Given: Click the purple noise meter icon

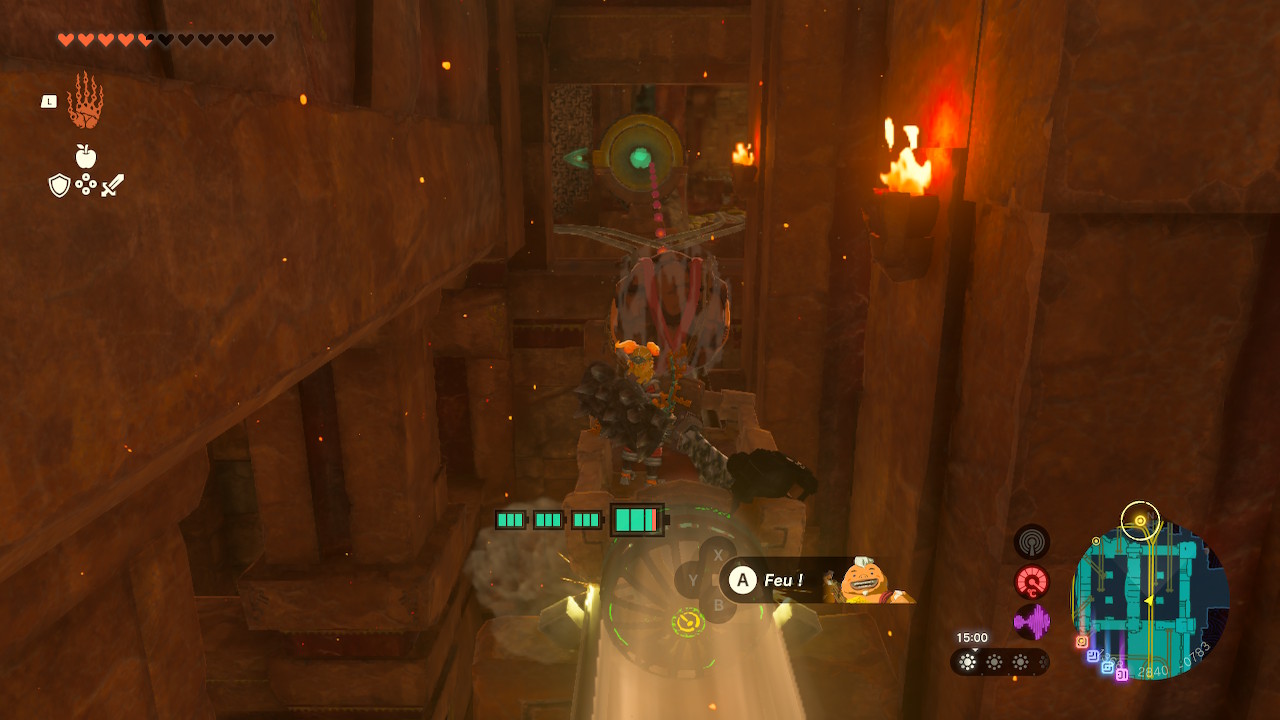Looking at the screenshot, I should [1031, 622].
